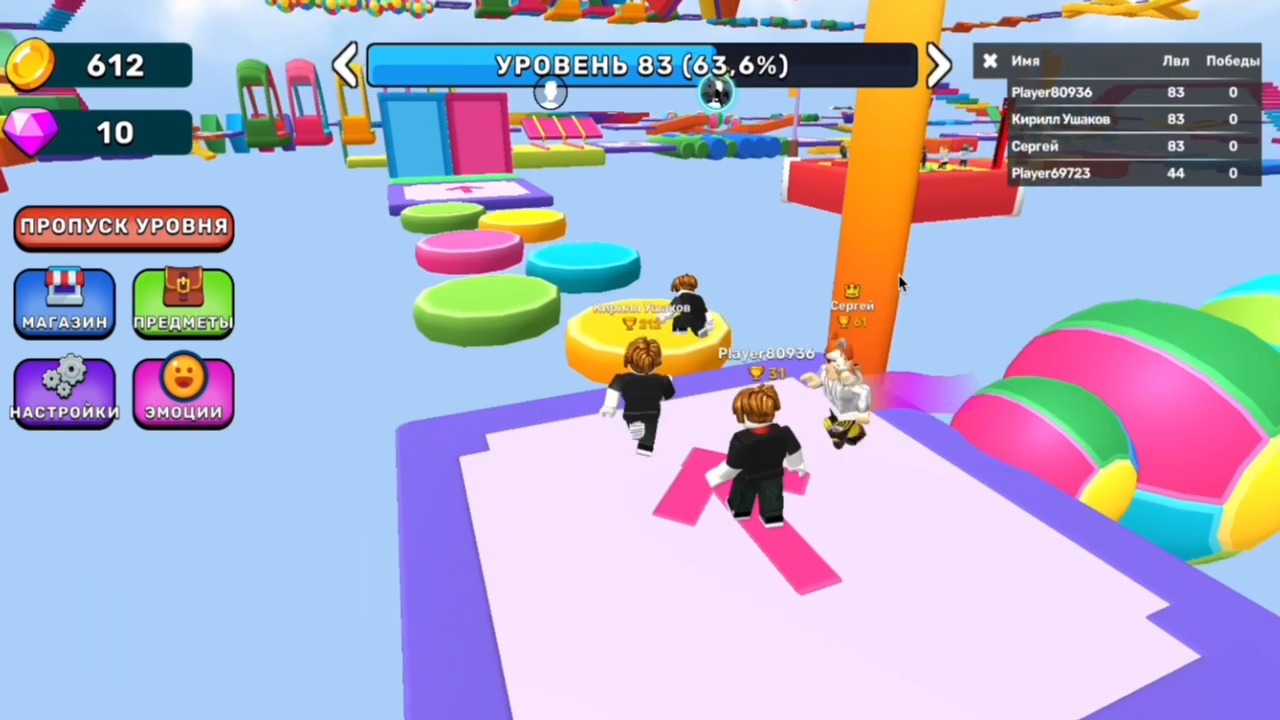Image resolution: width=1280 pixels, height=720 pixels.
Task: Click the pink gem currency icon
Action: pos(30,133)
